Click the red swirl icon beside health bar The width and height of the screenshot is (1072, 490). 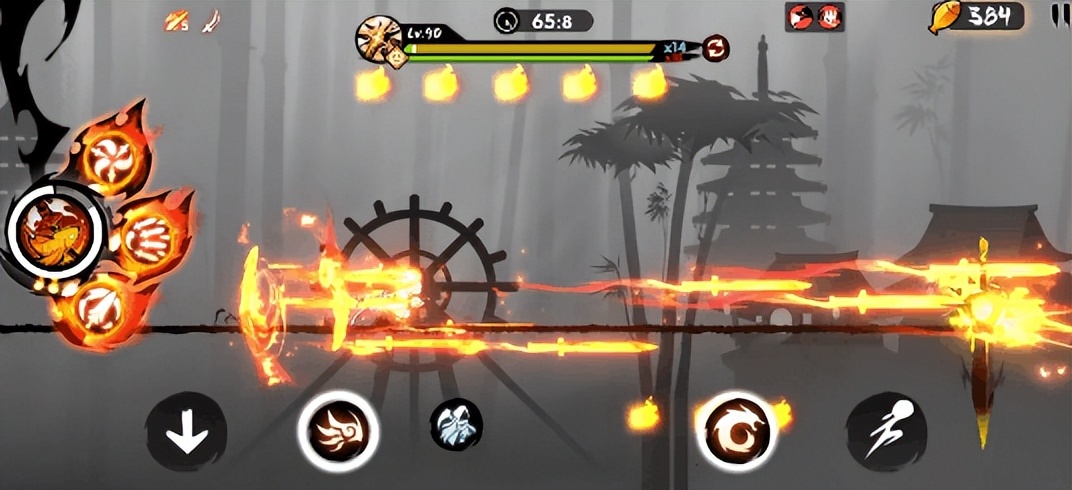pyautogui.click(x=715, y=48)
